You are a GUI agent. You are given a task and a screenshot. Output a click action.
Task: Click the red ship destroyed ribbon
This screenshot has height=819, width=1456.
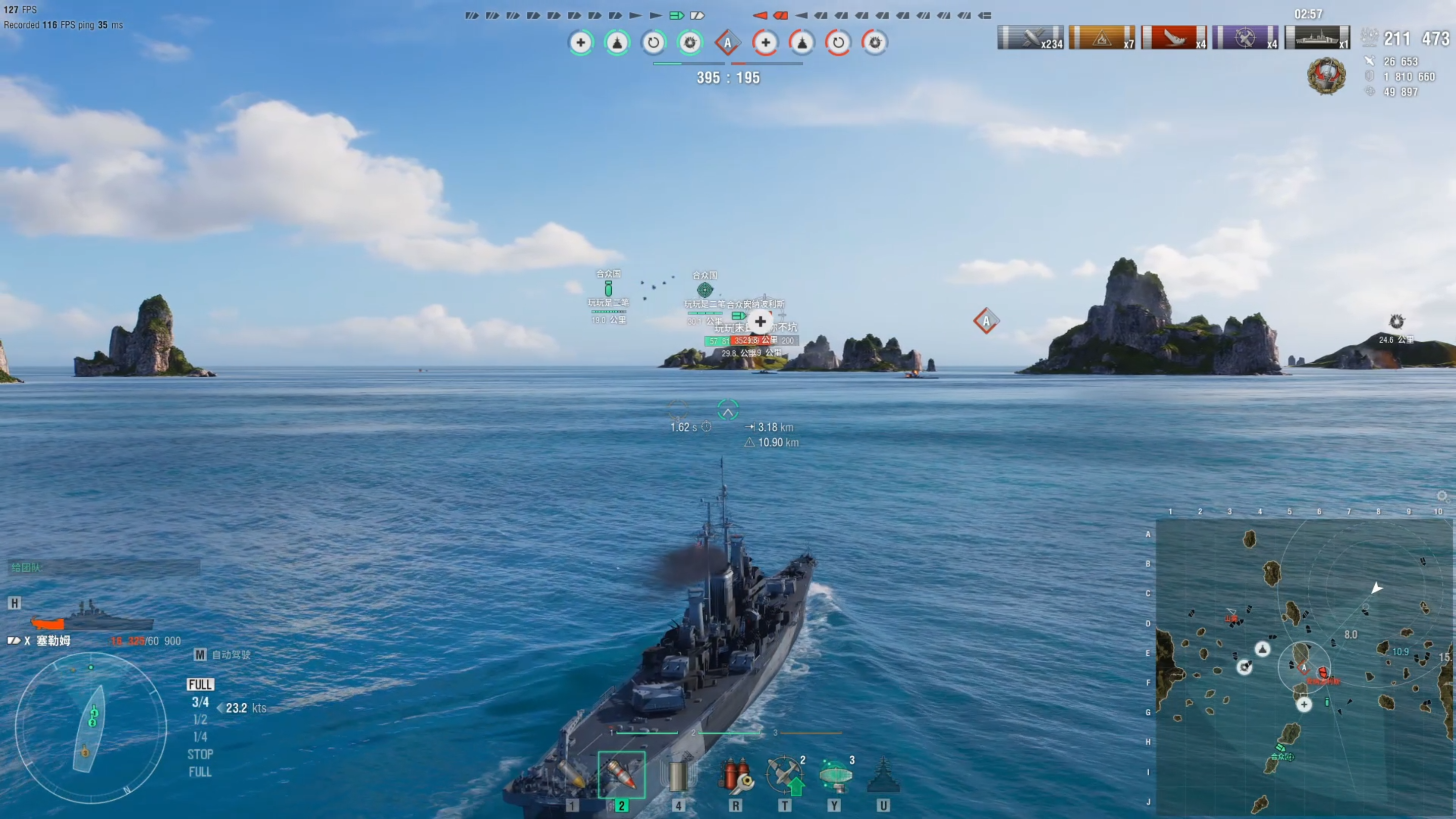click(x=1173, y=38)
